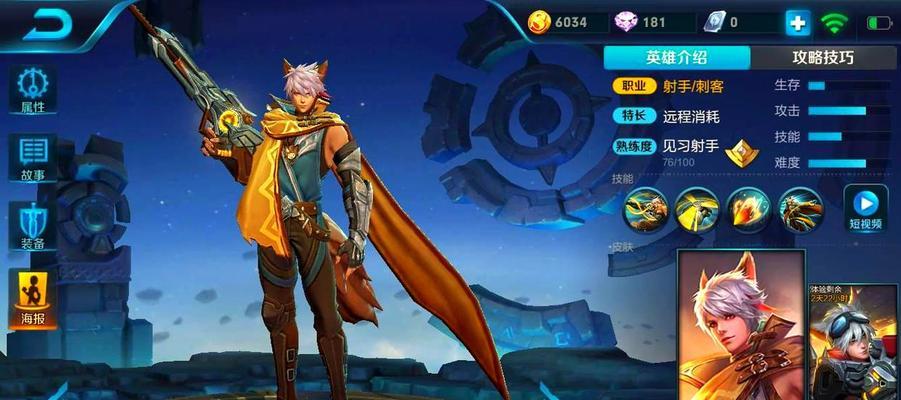
Task: Click the gold coin currency icon
Action: 539,22
